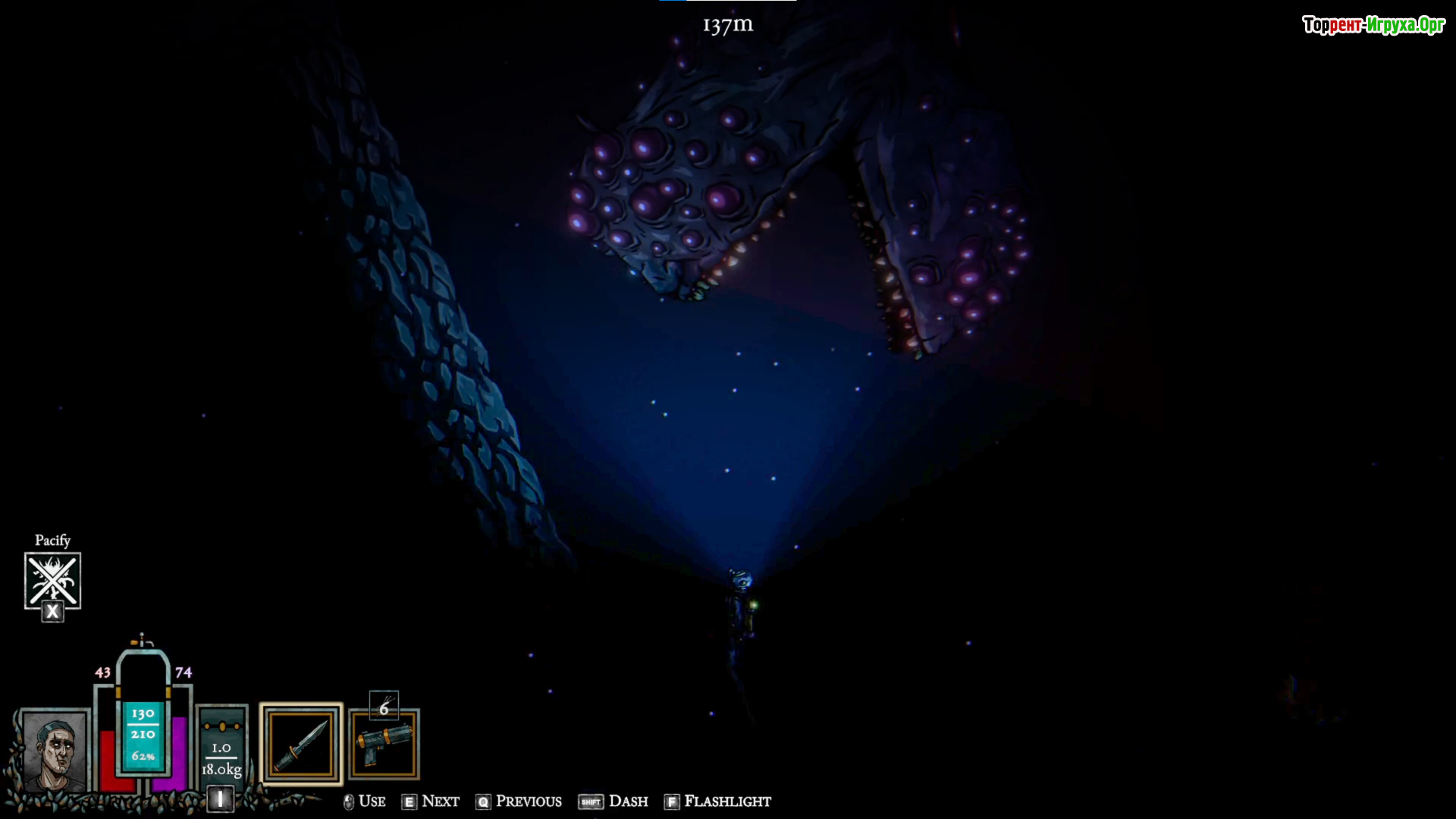This screenshot has width=1456, height=819.
Task: Click the diver character portrait
Action: pyautogui.click(x=55, y=751)
